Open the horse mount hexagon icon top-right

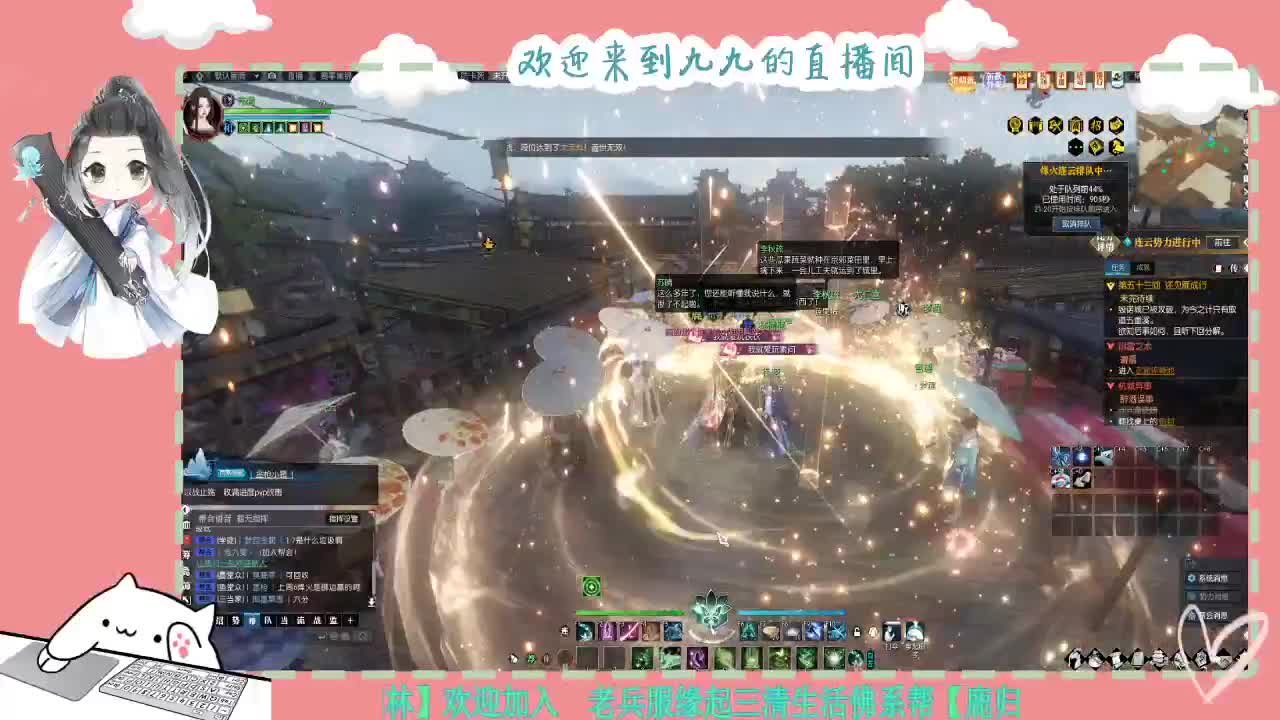tap(1115, 146)
